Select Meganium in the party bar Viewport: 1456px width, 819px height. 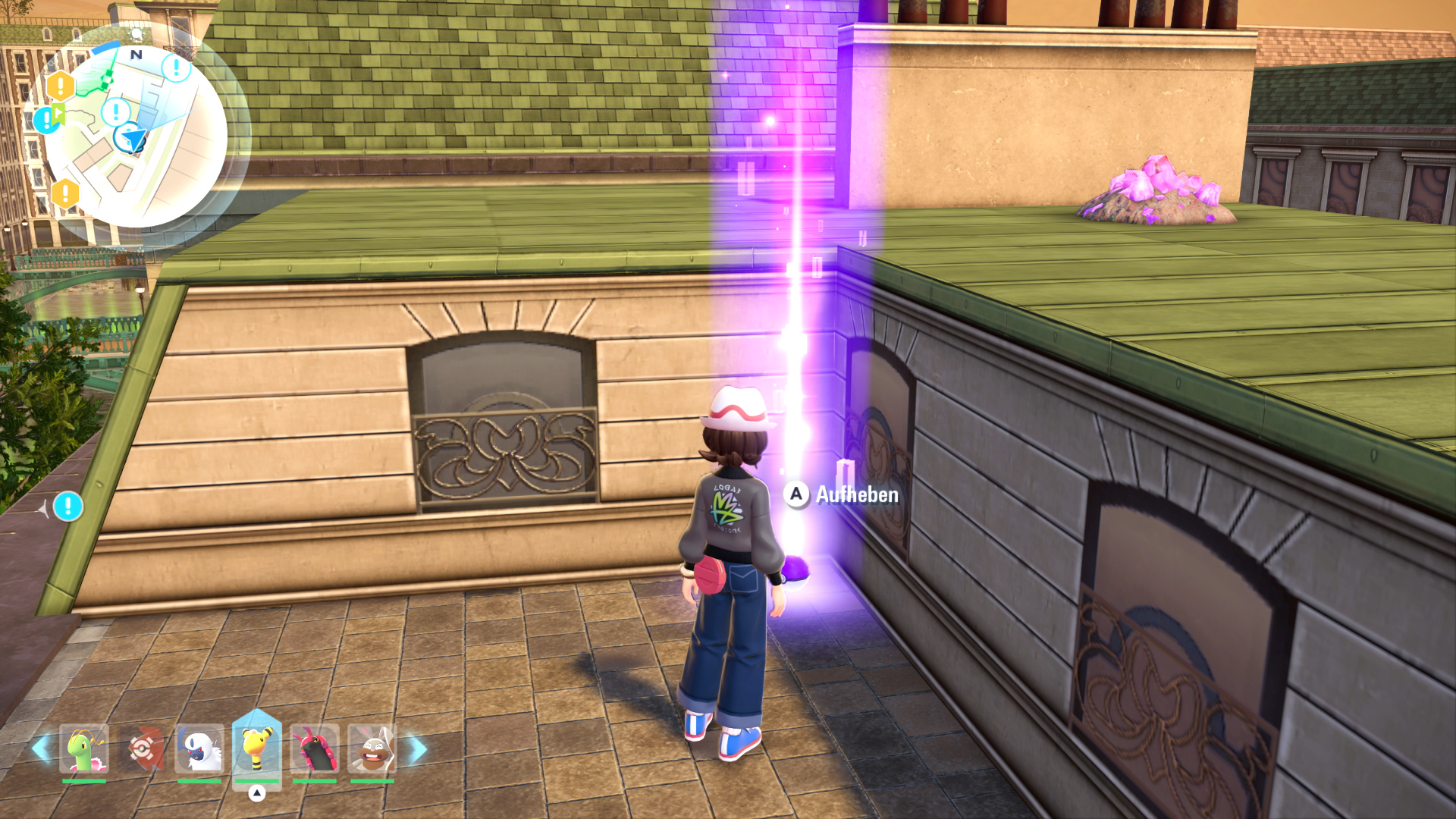pyautogui.click(x=84, y=749)
